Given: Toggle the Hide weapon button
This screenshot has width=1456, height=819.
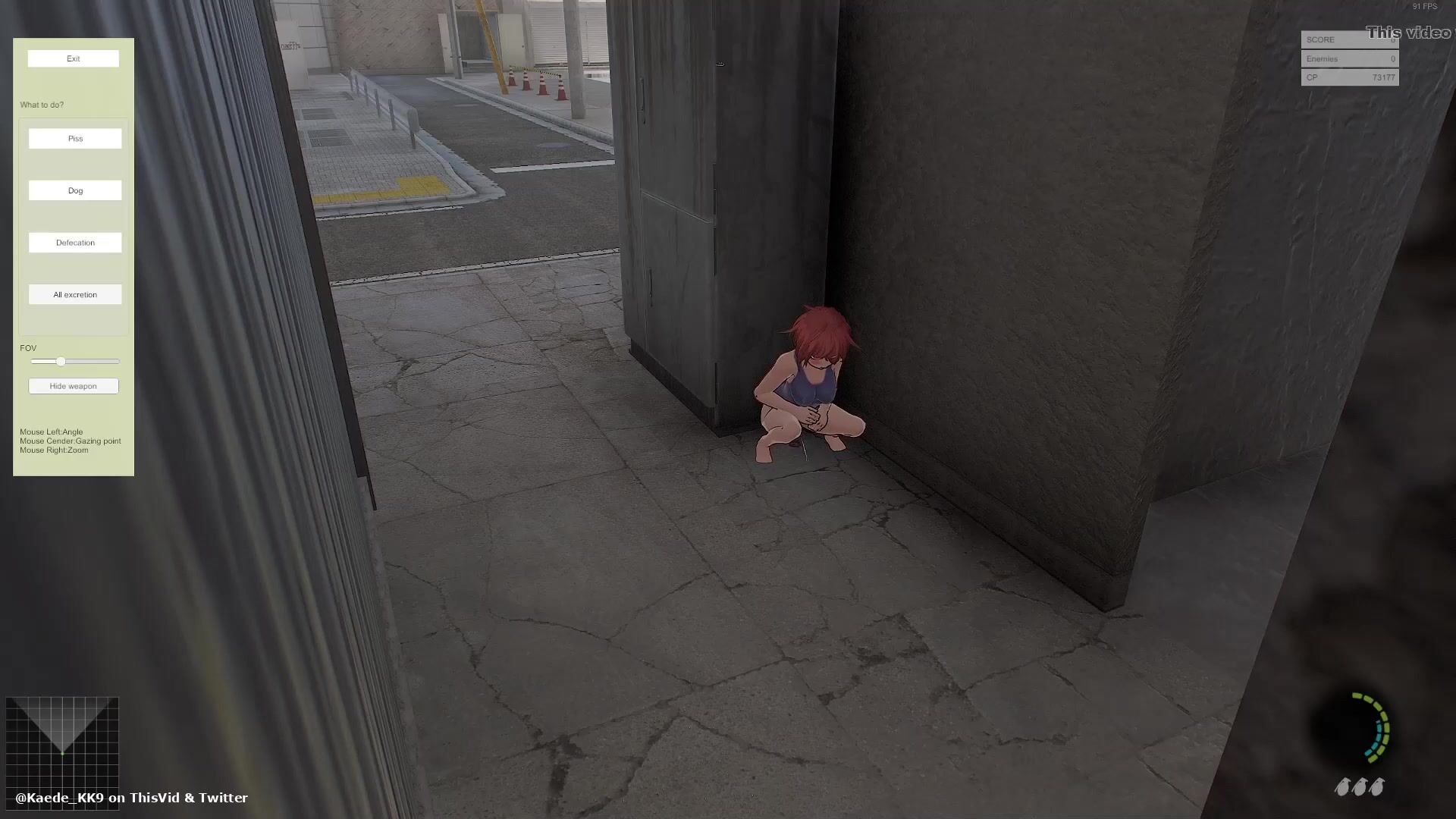Looking at the screenshot, I should pyautogui.click(x=74, y=386).
